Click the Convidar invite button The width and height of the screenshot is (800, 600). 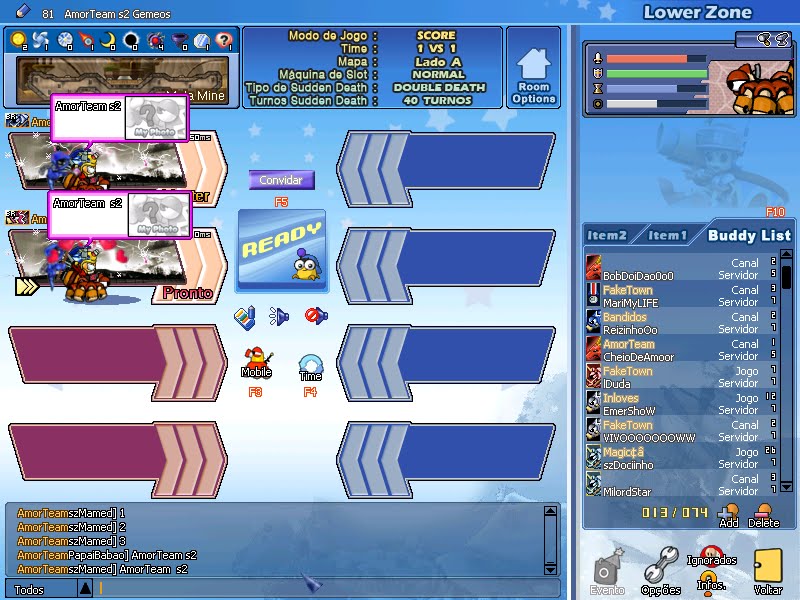(x=281, y=180)
